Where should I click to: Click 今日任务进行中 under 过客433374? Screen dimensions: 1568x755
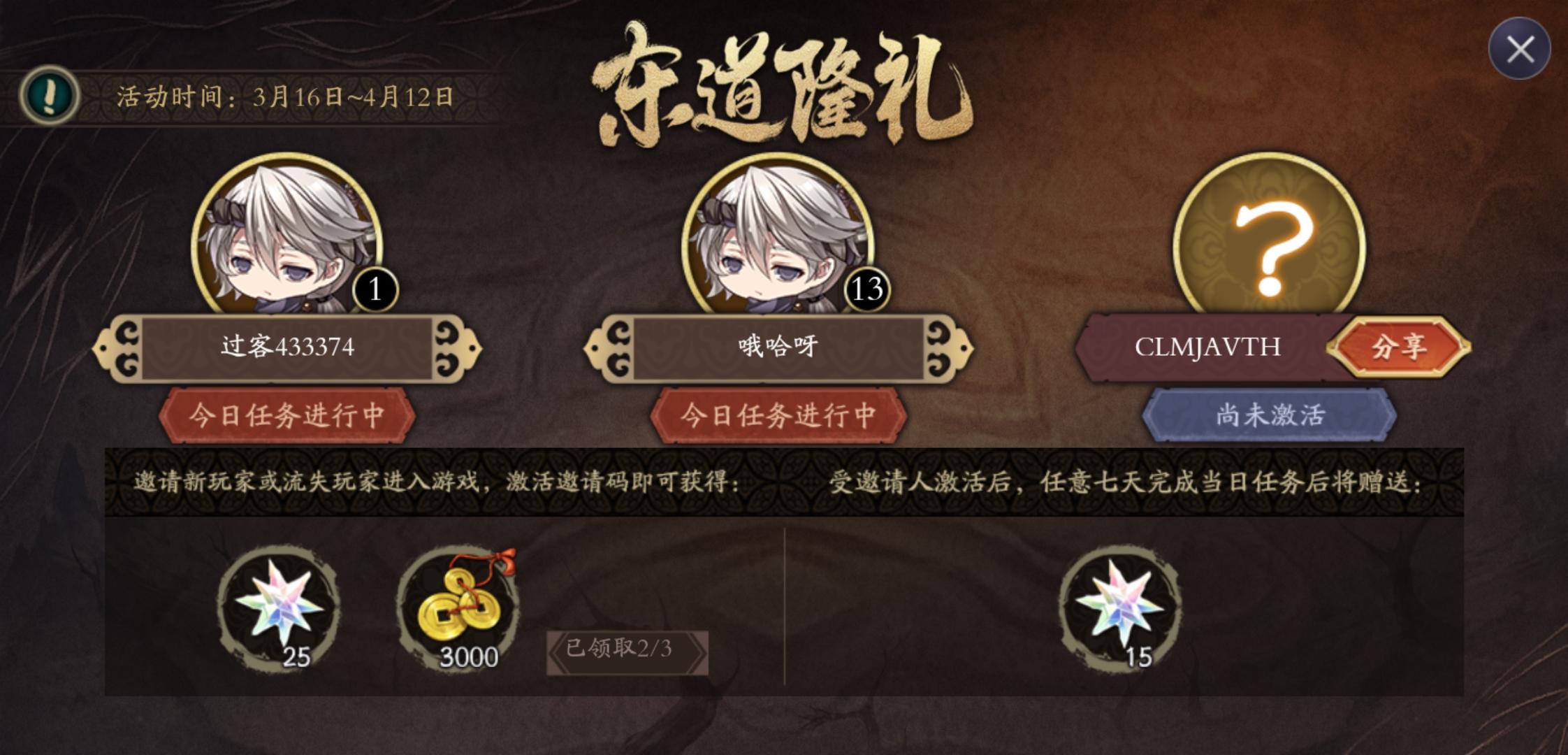tap(289, 415)
